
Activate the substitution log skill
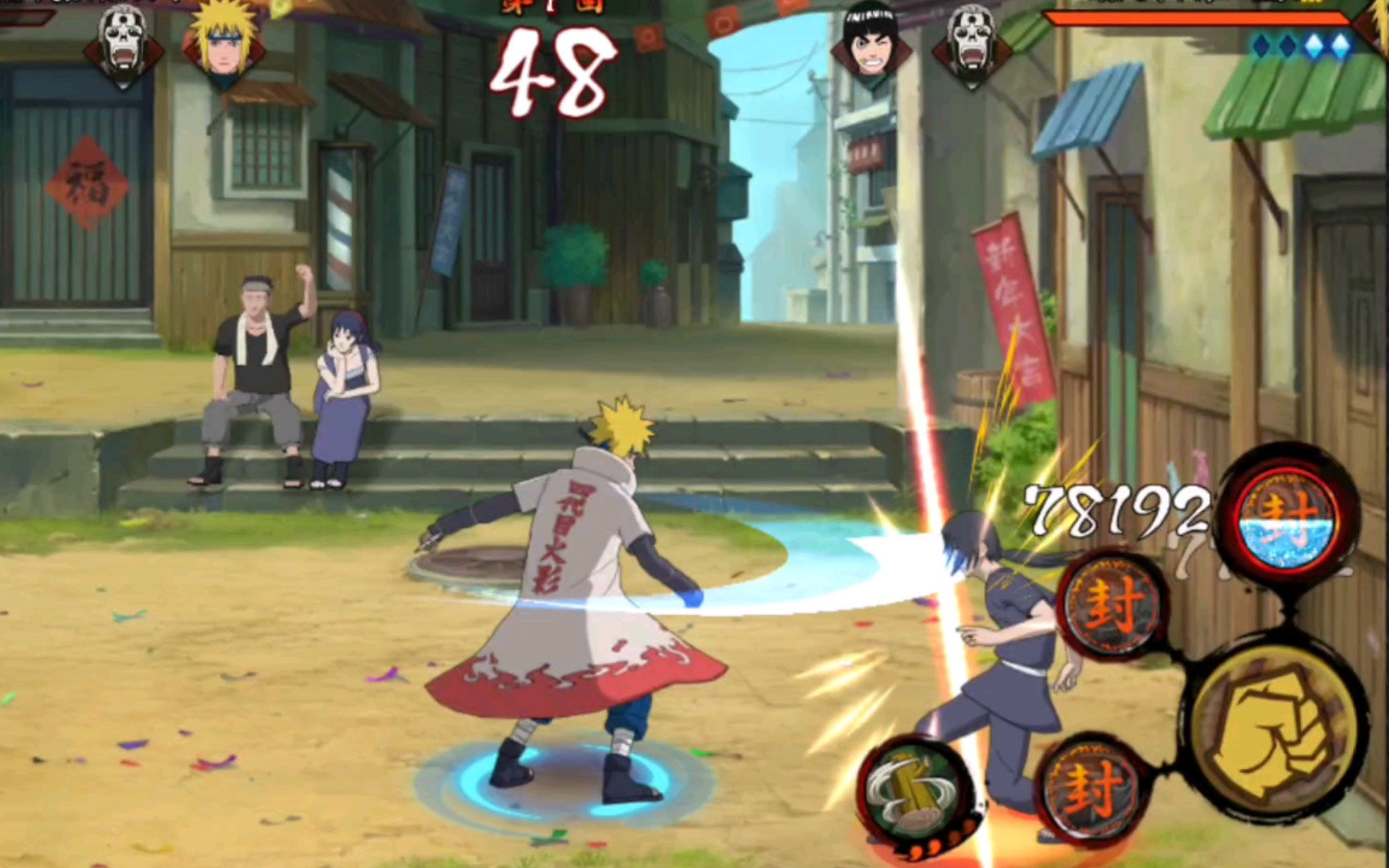(x=916, y=790)
